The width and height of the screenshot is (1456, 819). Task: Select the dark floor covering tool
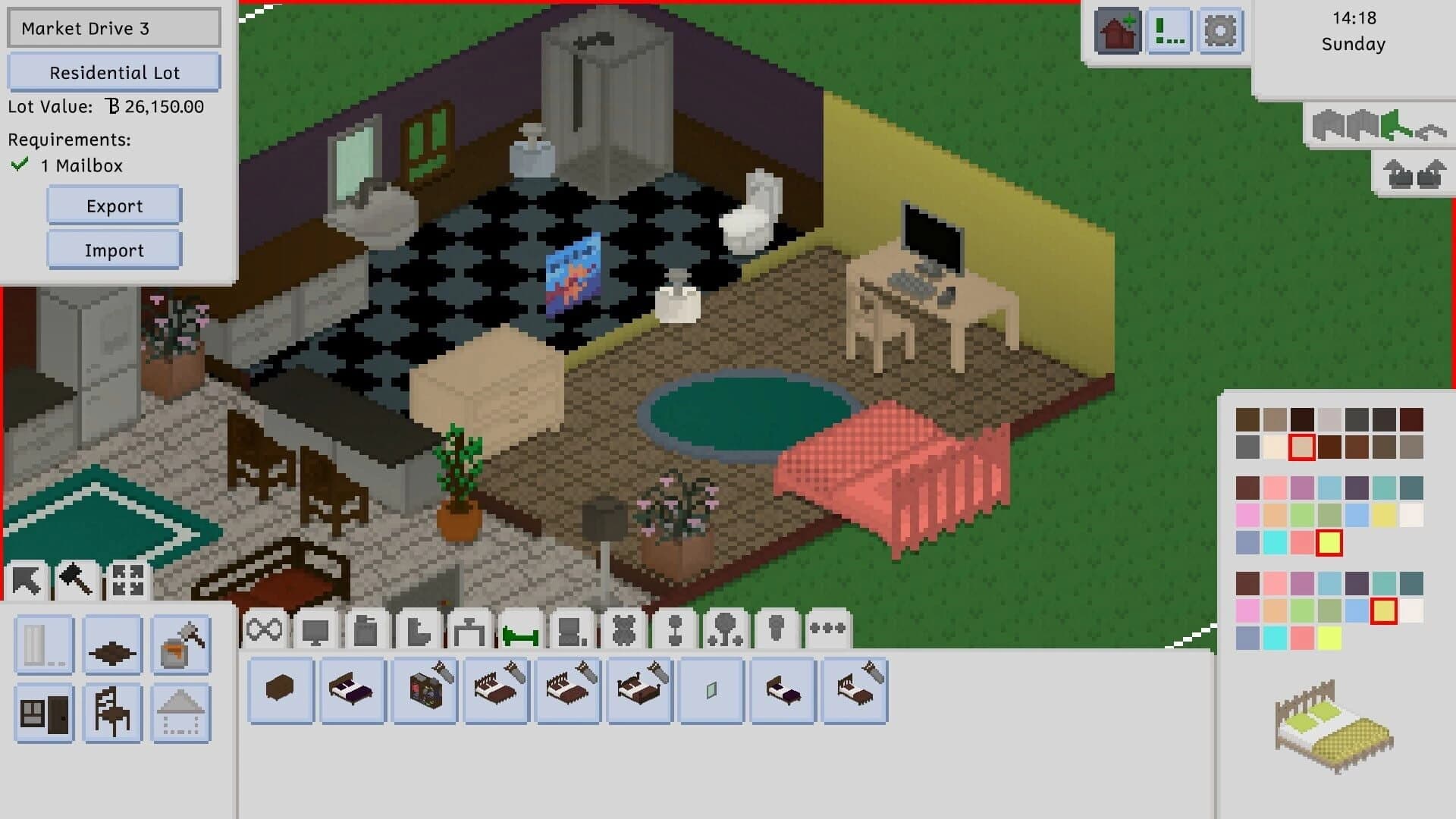click(111, 646)
